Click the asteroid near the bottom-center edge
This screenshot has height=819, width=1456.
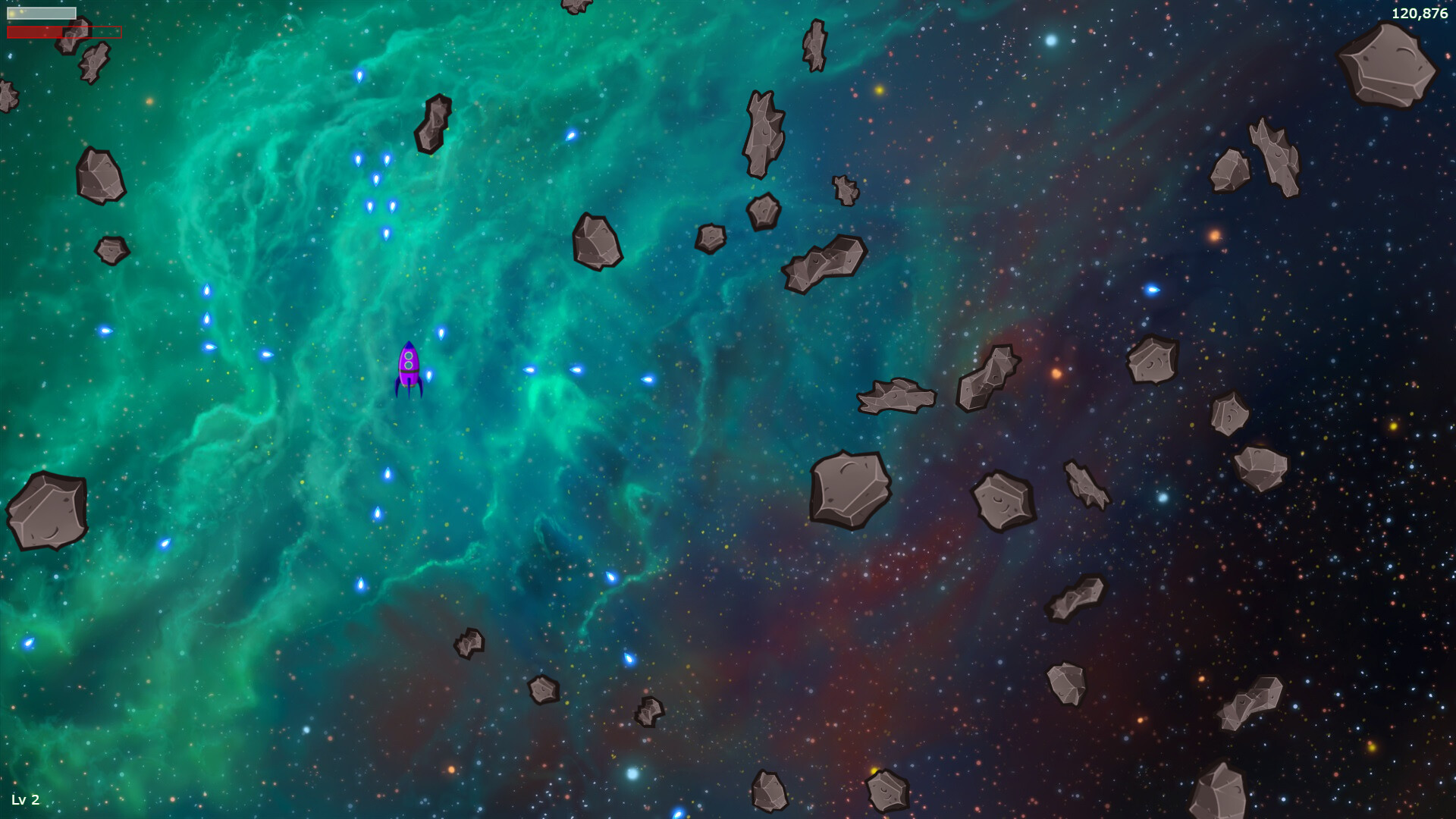click(770, 792)
